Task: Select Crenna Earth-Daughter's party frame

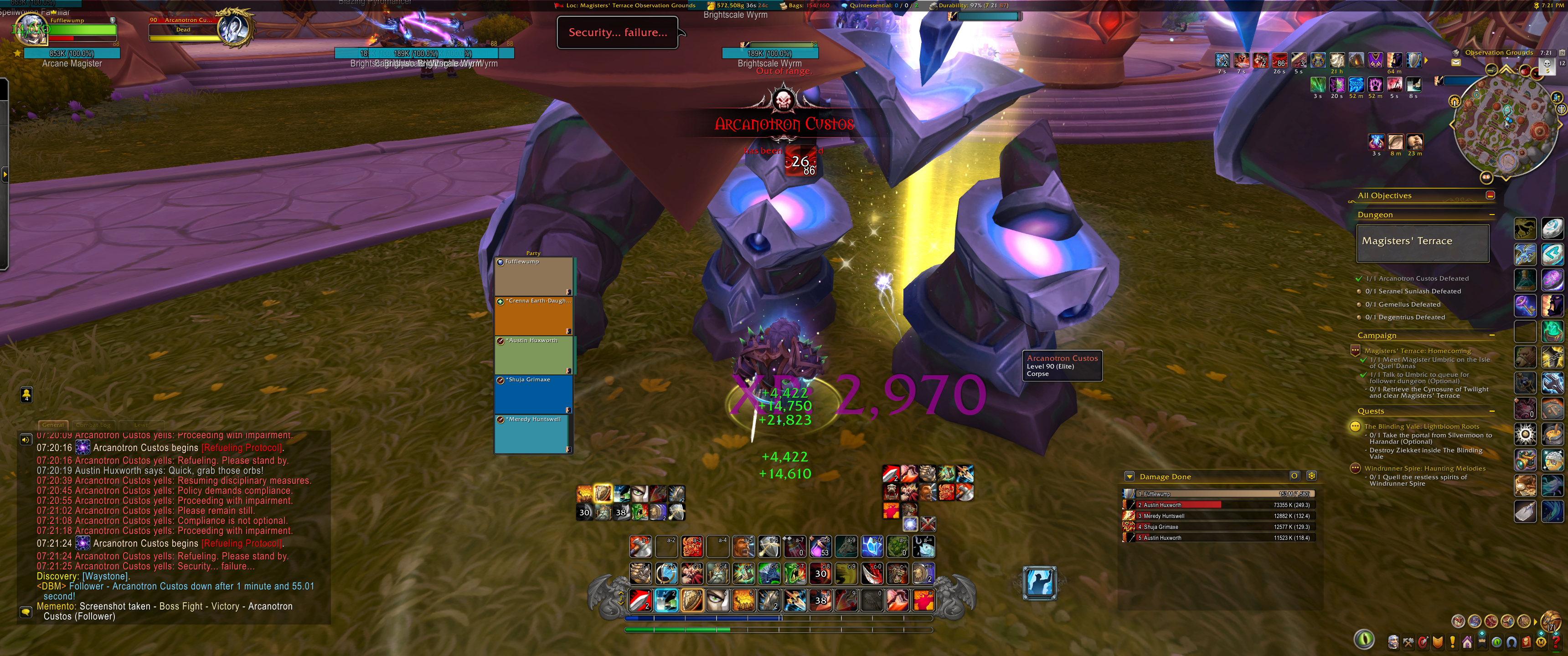Action: coord(533,315)
